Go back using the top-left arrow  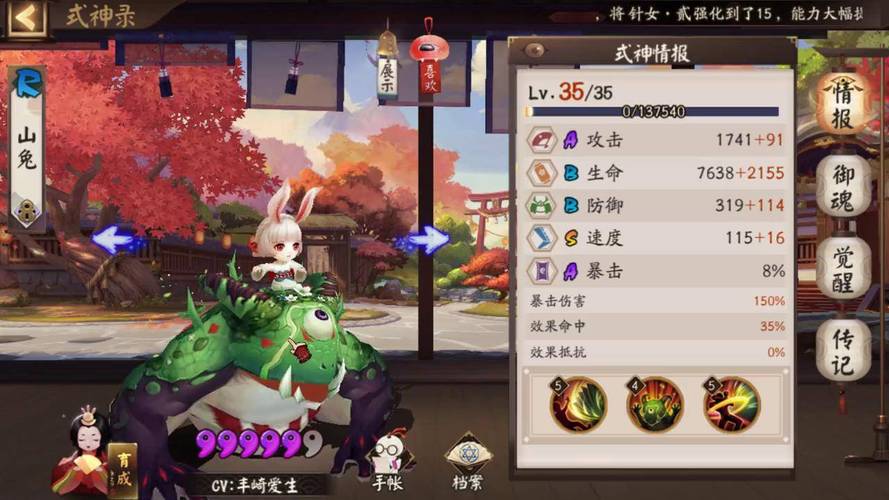pos(27,17)
